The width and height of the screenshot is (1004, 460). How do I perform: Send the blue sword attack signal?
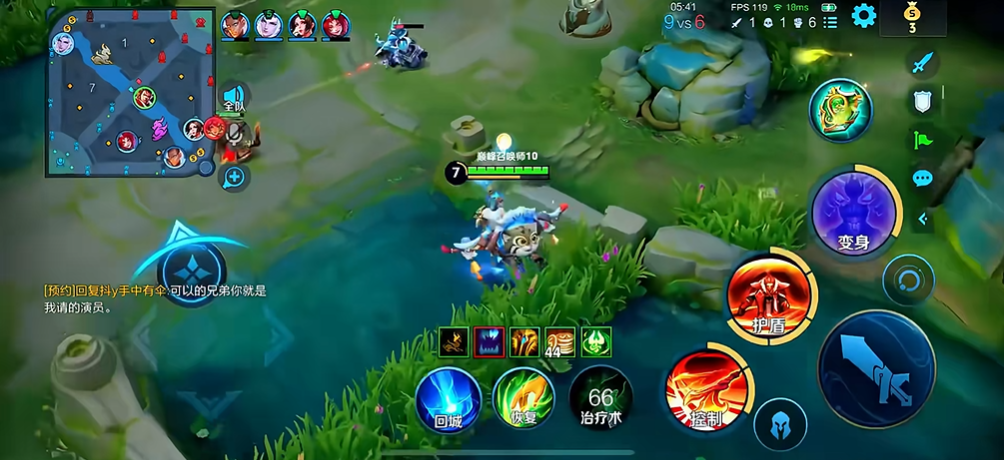(922, 63)
